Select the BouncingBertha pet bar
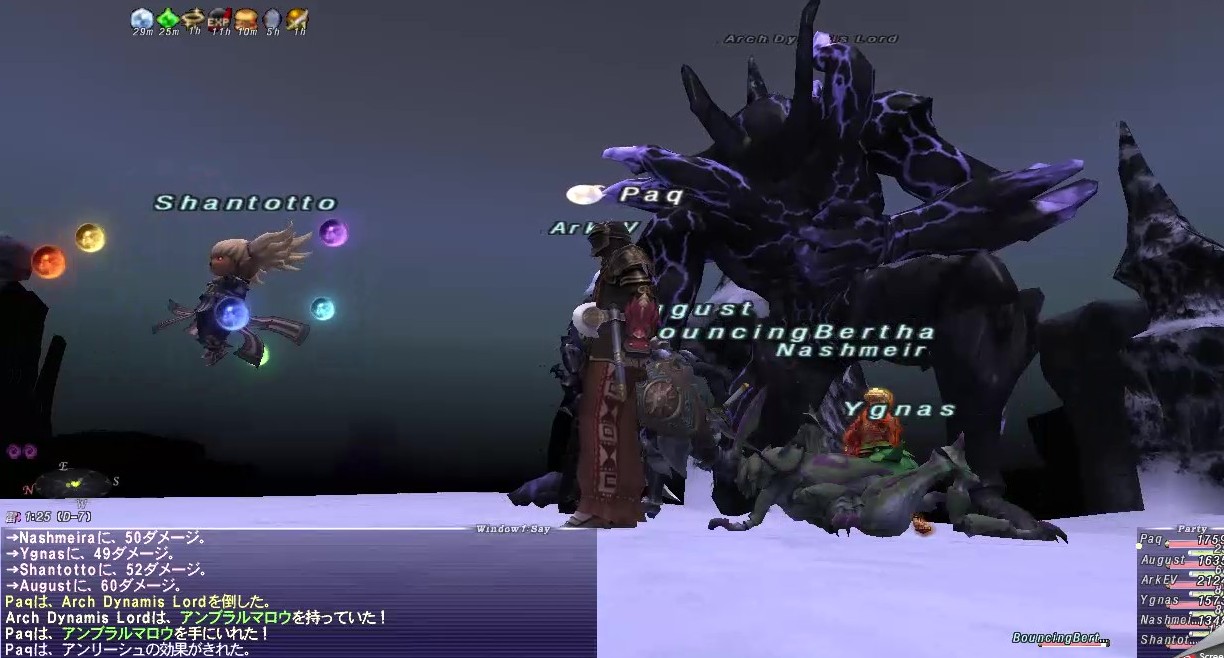The image size is (1224, 658). click(x=1060, y=638)
